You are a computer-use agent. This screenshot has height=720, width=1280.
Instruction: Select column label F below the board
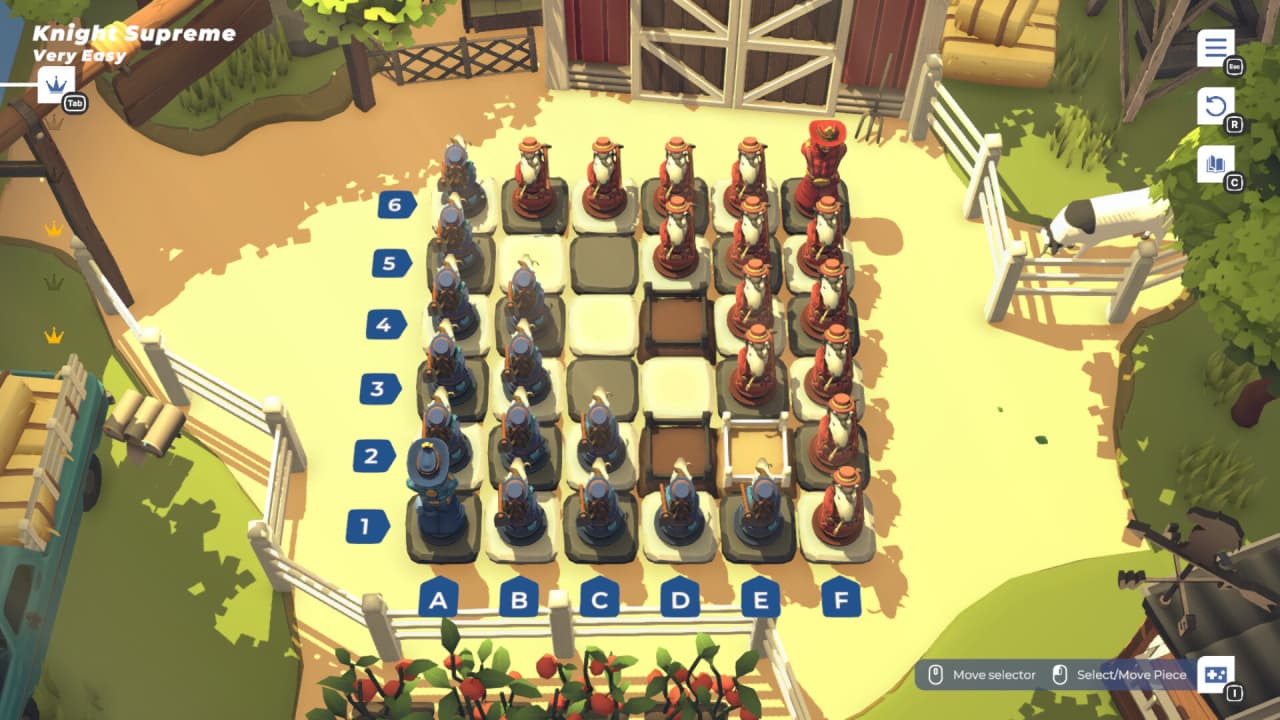click(x=839, y=600)
